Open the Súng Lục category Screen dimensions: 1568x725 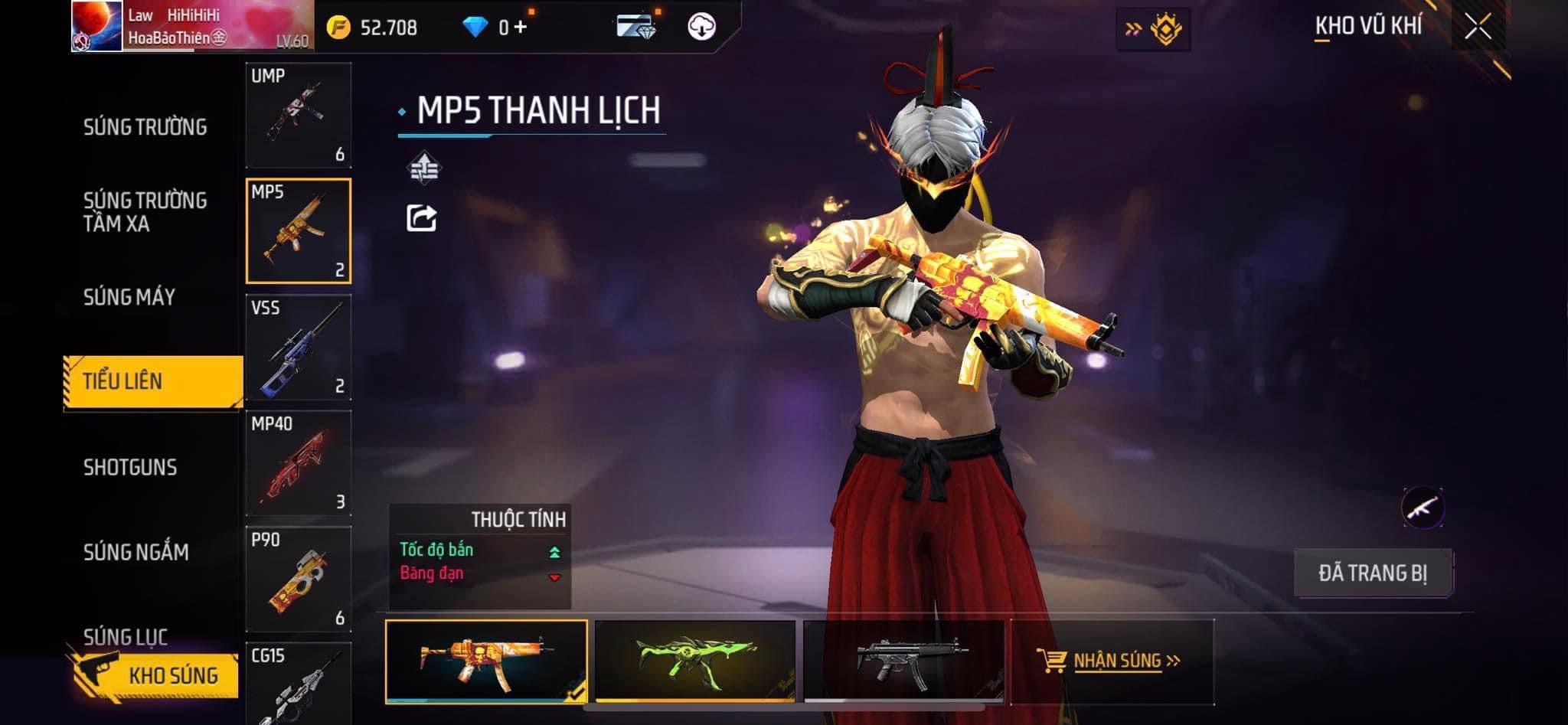(x=126, y=636)
